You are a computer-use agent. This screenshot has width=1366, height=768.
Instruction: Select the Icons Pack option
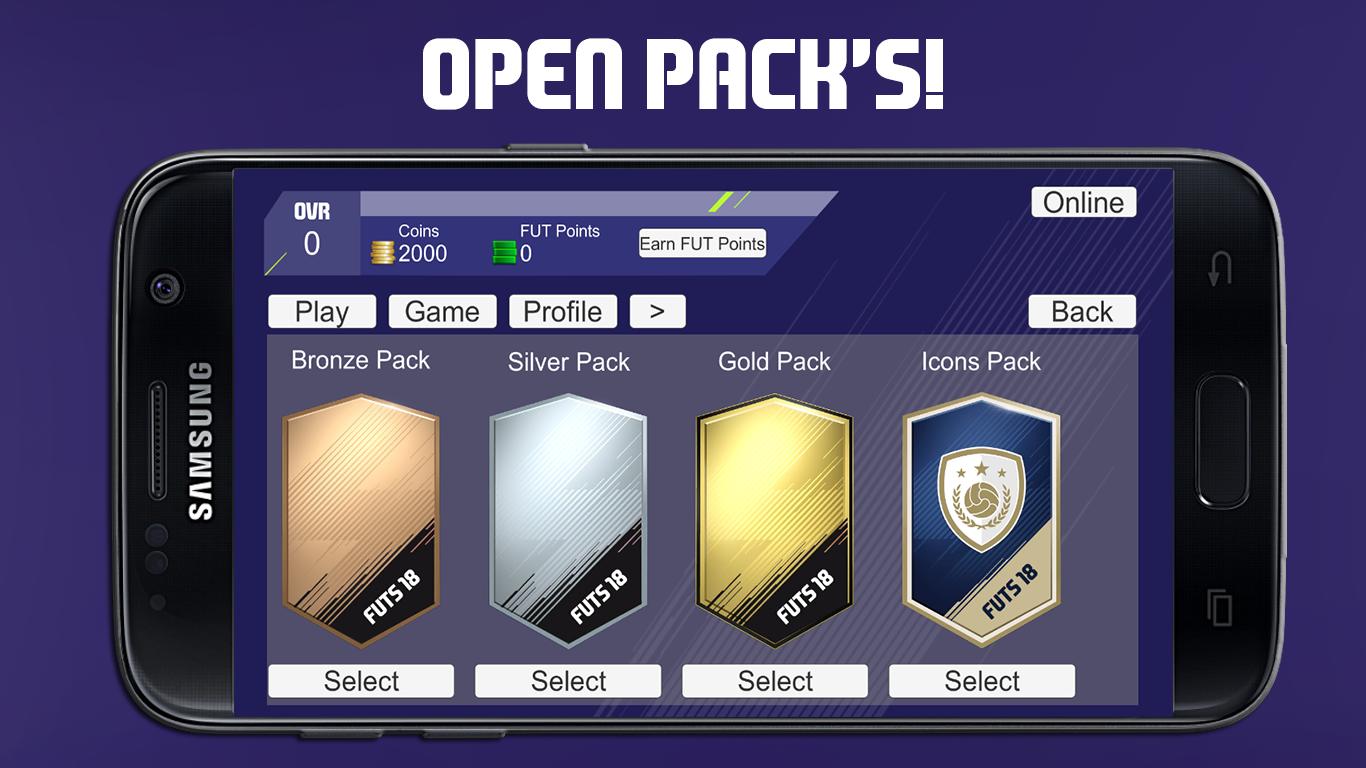(982, 680)
